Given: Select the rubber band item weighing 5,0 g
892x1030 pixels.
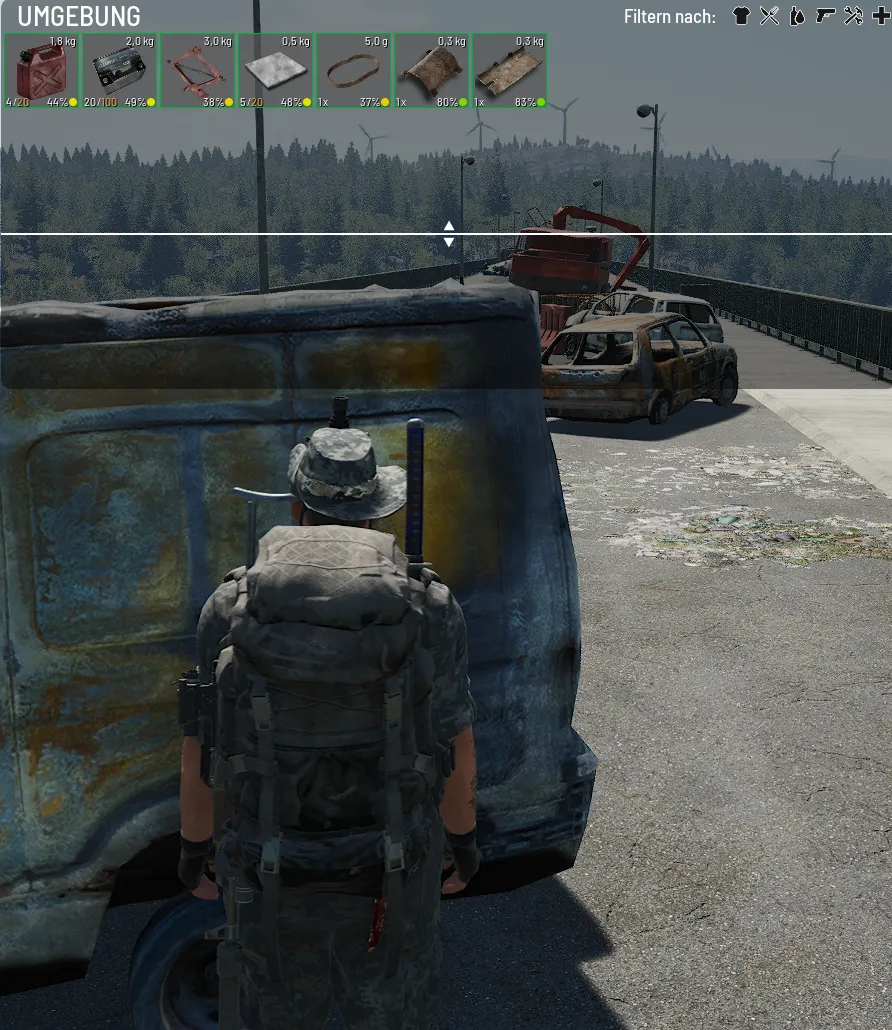Looking at the screenshot, I should coord(354,71).
